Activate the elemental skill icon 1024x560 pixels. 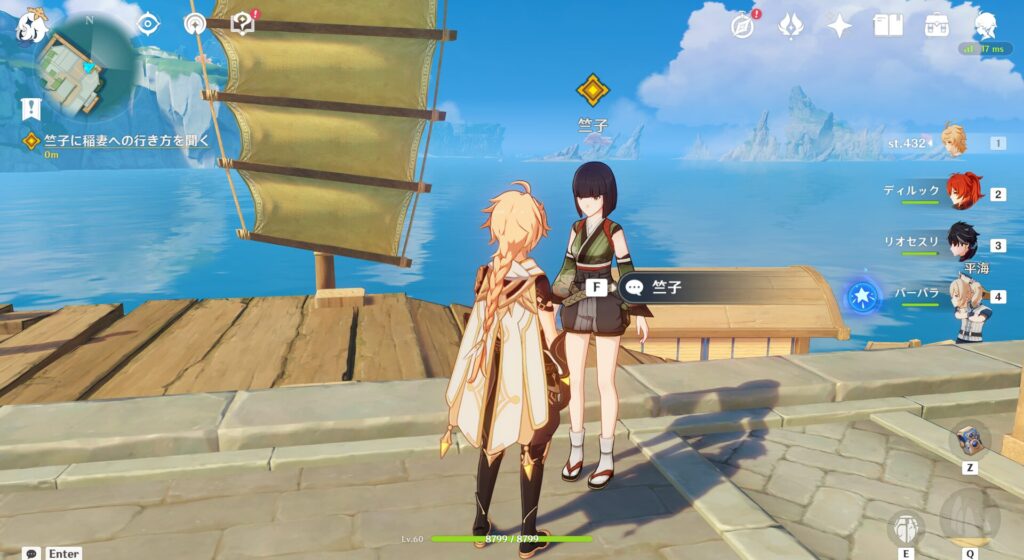point(905,529)
